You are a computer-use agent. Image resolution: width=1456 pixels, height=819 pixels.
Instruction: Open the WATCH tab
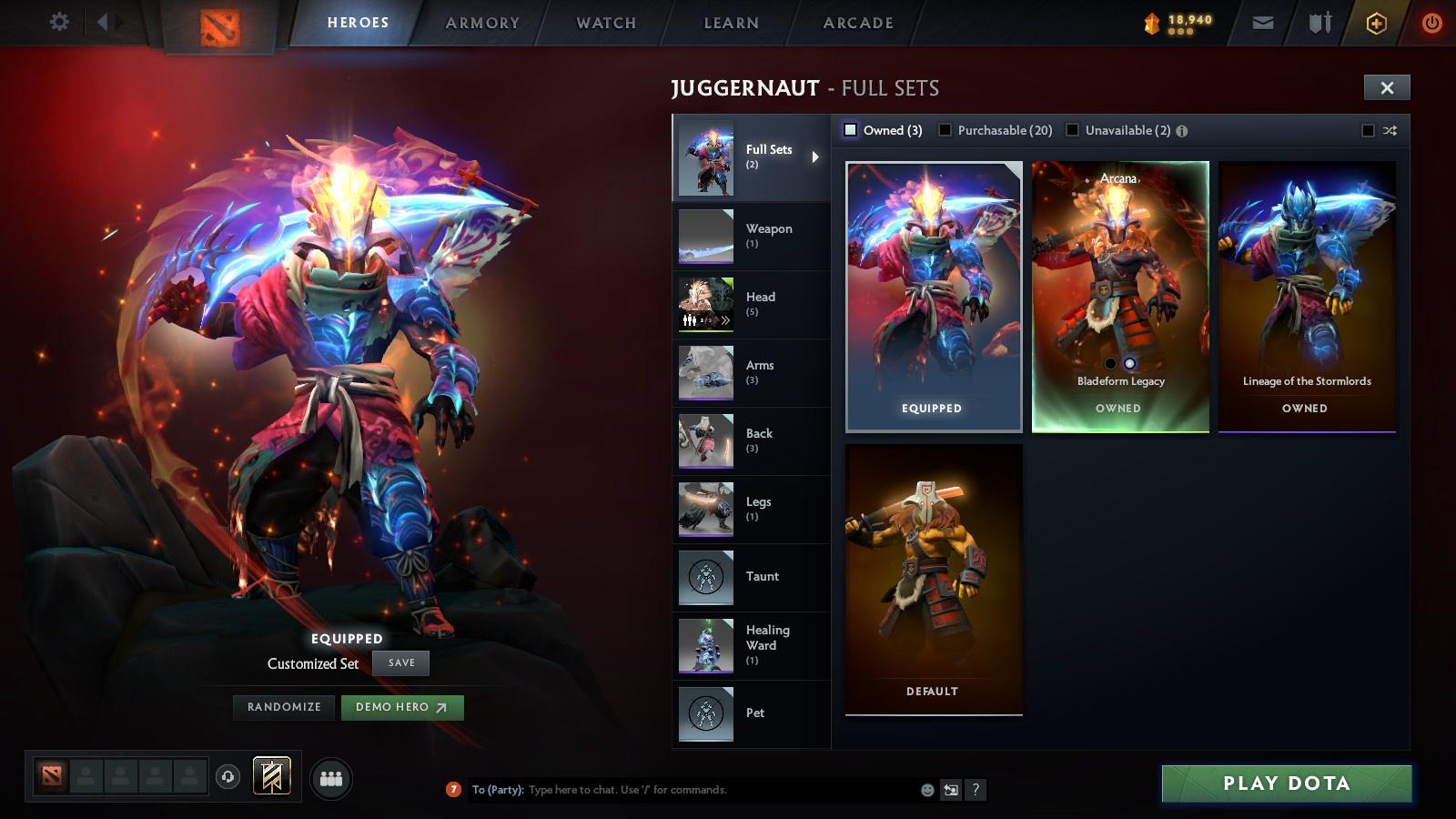604,23
